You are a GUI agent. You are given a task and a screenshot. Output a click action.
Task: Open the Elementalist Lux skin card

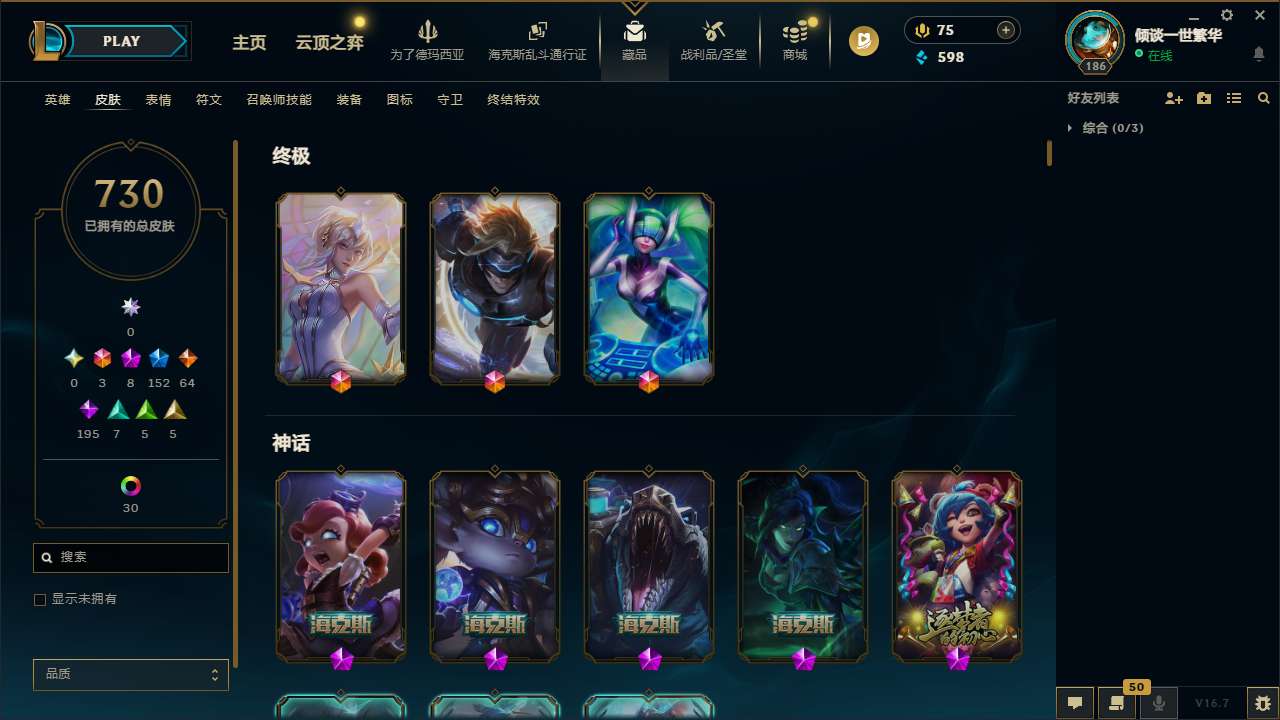(340, 288)
